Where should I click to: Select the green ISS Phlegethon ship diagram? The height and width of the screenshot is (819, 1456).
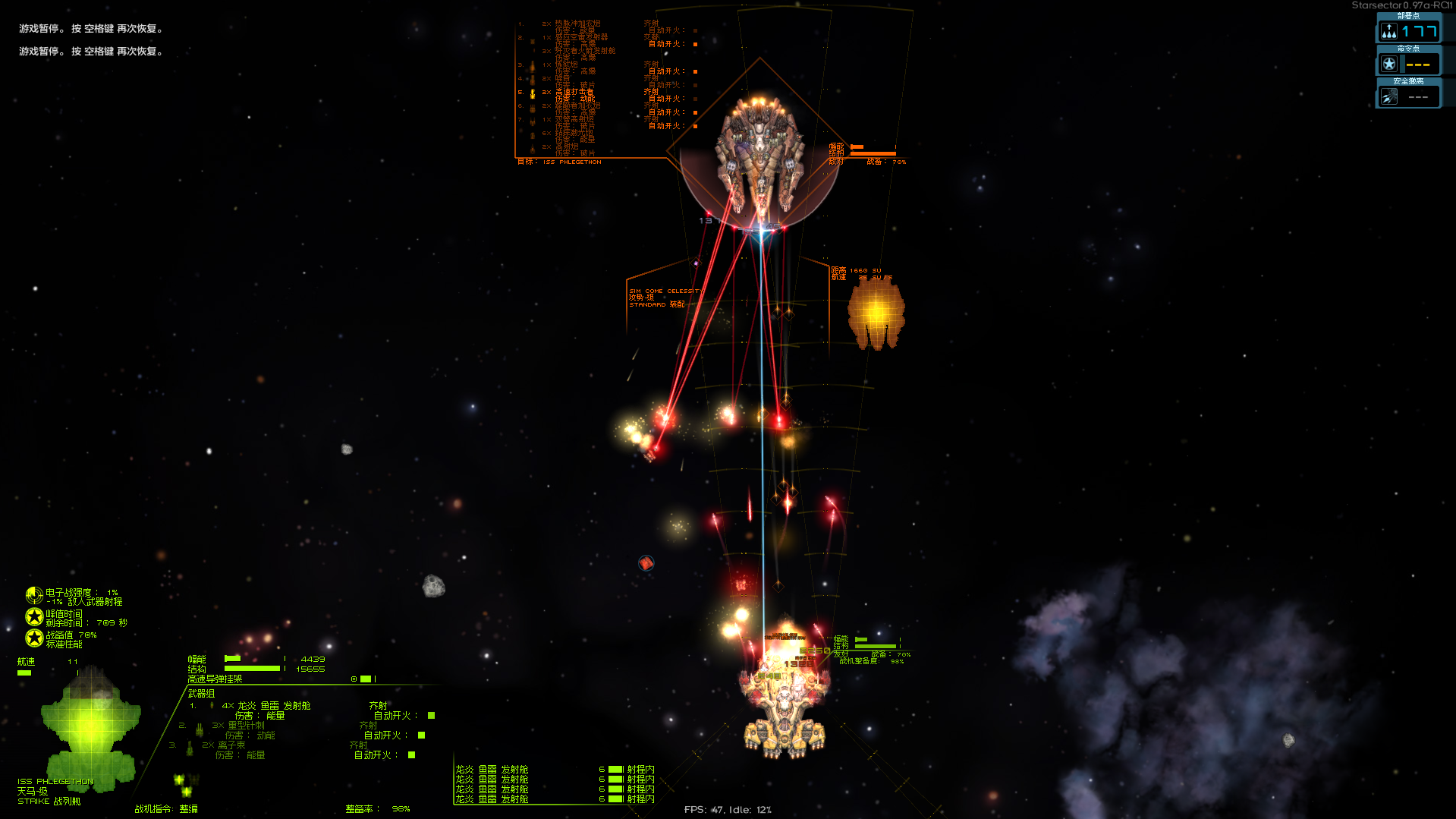[x=91, y=727]
